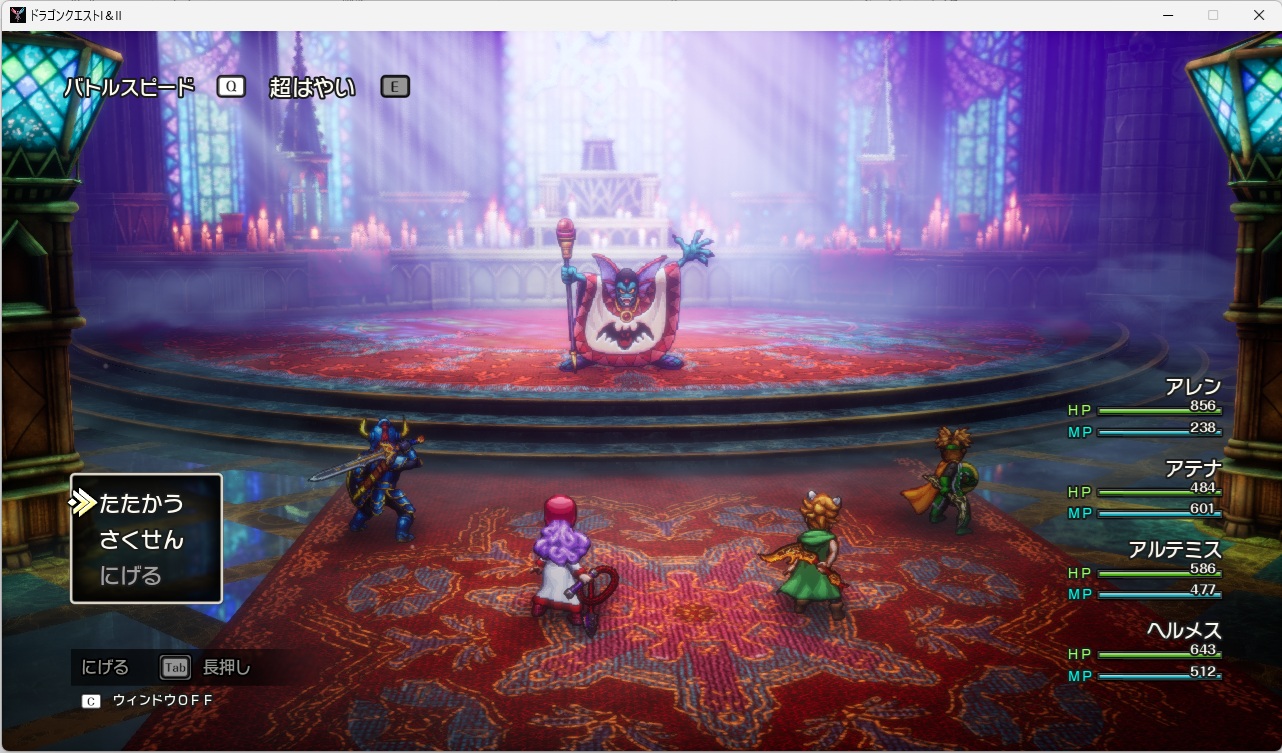Minimize the game window
The width and height of the screenshot is (1282, 753).
tap(1167, 15)
